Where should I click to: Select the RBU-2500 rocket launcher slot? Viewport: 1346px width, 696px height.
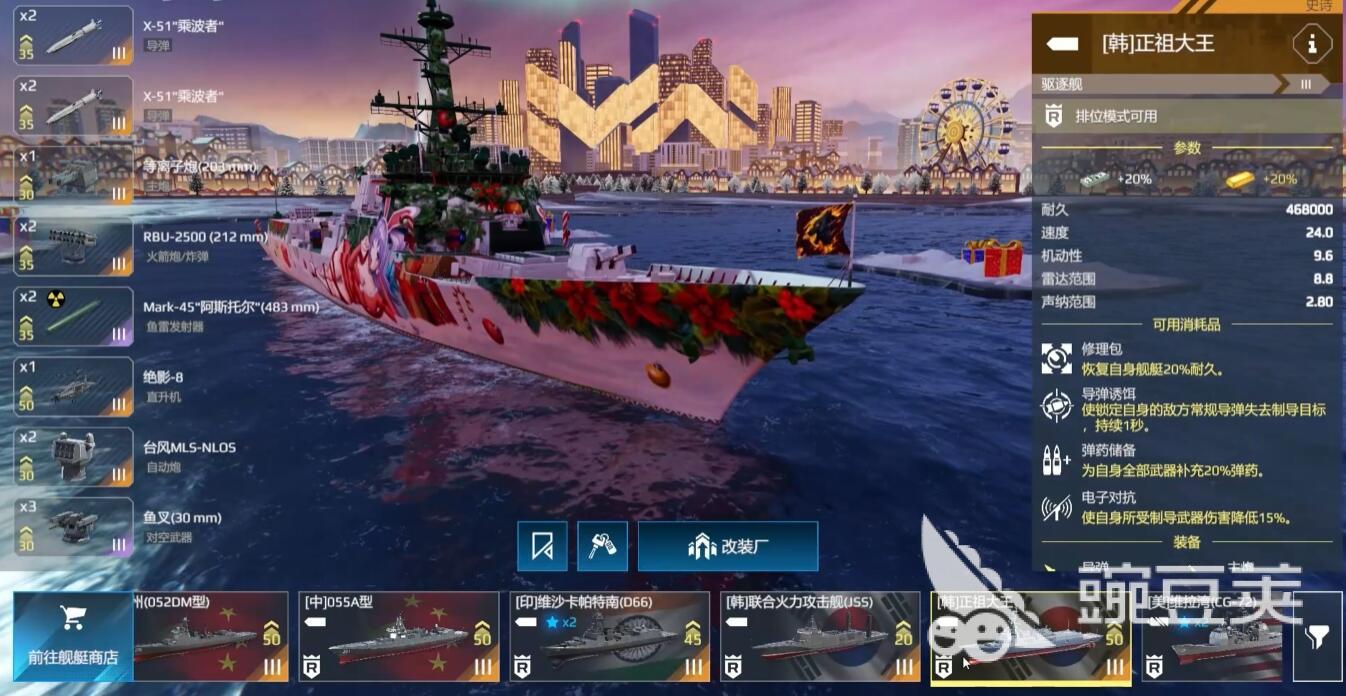73,246
